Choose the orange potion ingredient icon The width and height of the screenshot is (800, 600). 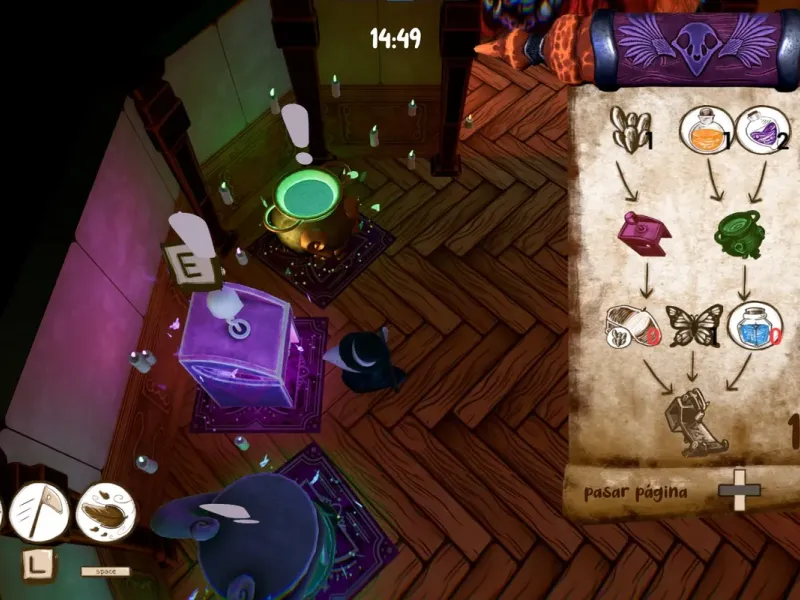(x=701, y=131)
